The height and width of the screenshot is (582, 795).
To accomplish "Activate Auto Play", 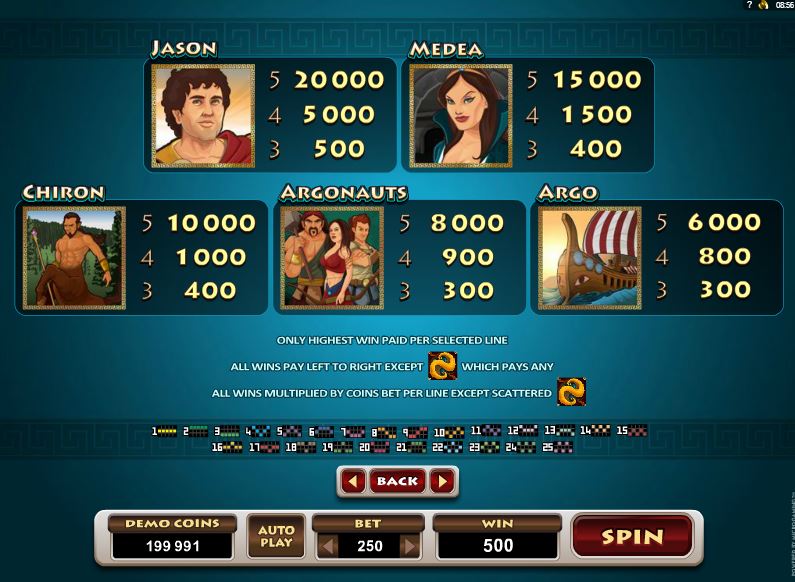I will click(x=276, y=536).
